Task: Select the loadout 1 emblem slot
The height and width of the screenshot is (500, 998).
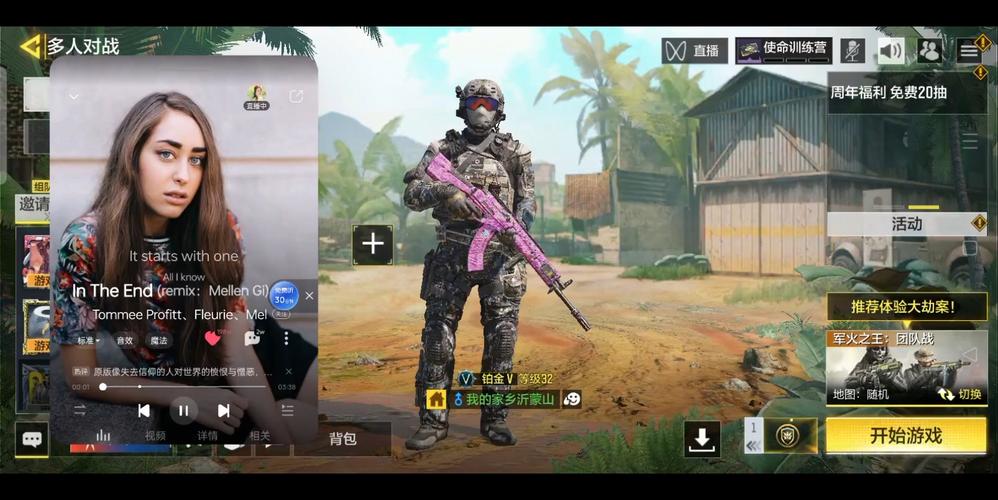Action: coord(789,436)
